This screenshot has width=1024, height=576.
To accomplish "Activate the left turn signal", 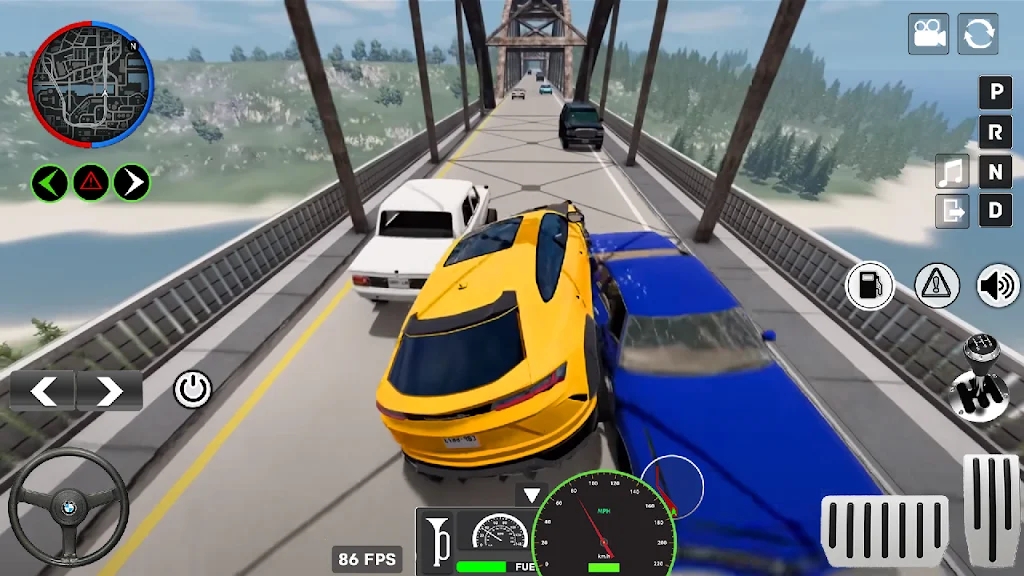I will point(50,182).
